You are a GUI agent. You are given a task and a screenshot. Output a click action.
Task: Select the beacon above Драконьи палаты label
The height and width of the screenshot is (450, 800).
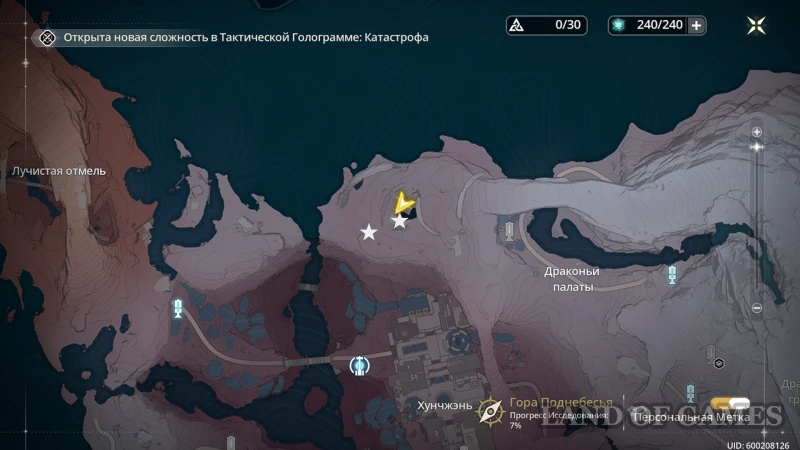pyautogui.click(x=509, y=233)
